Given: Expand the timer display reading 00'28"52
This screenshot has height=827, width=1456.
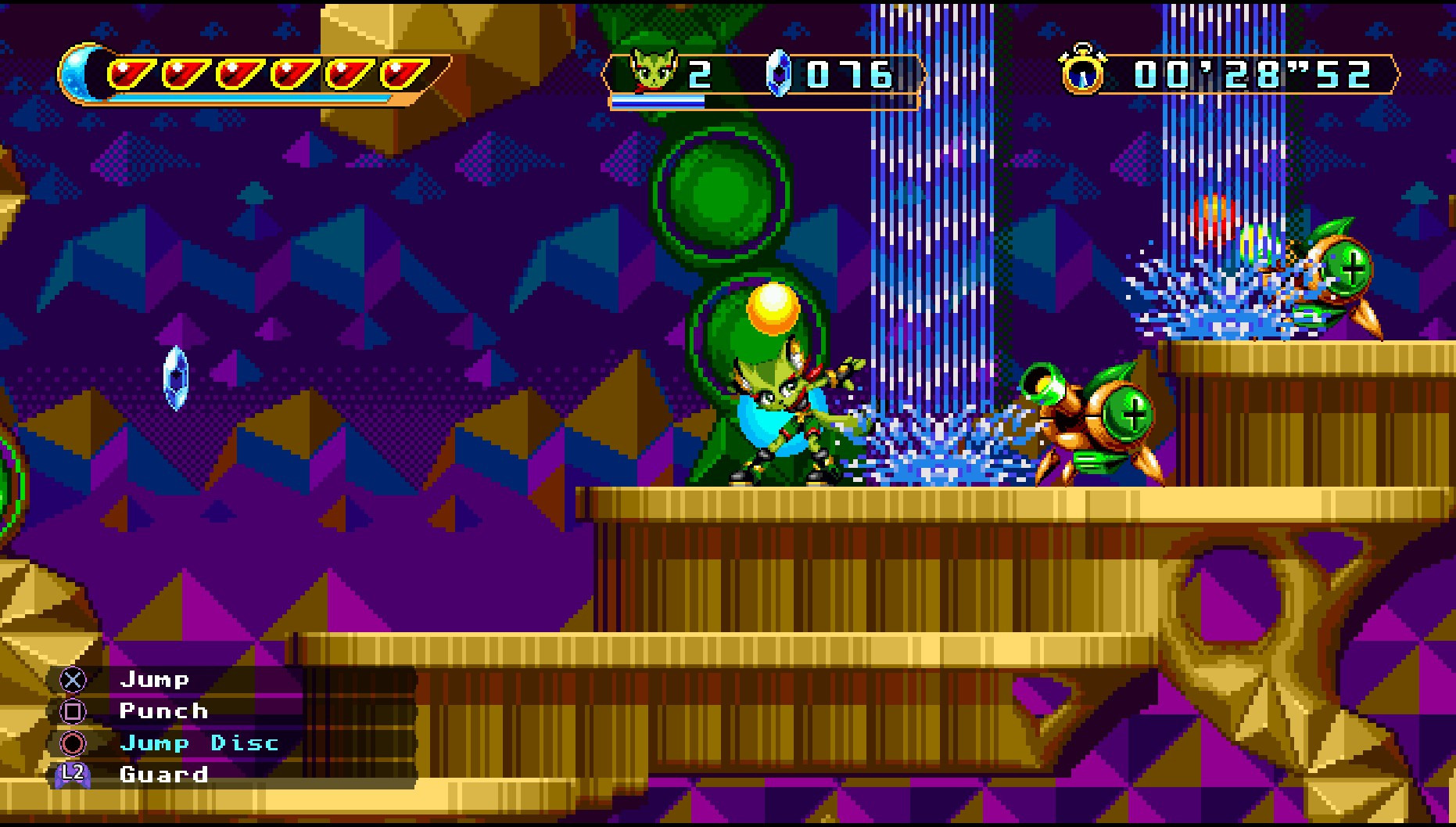Looking at the screenshot, I should 1251,74.
